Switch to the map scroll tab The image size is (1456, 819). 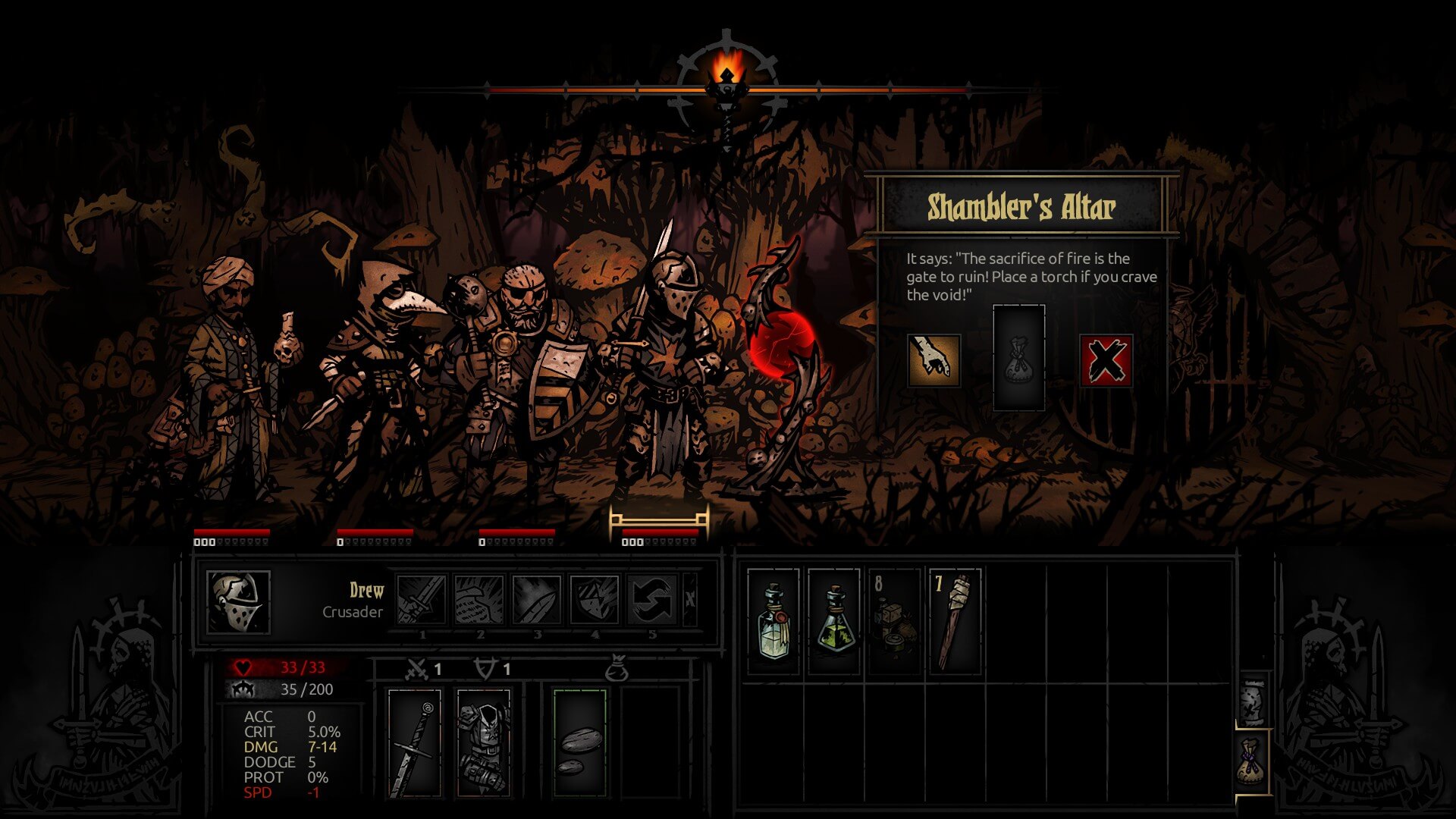tap(1253, 699)
